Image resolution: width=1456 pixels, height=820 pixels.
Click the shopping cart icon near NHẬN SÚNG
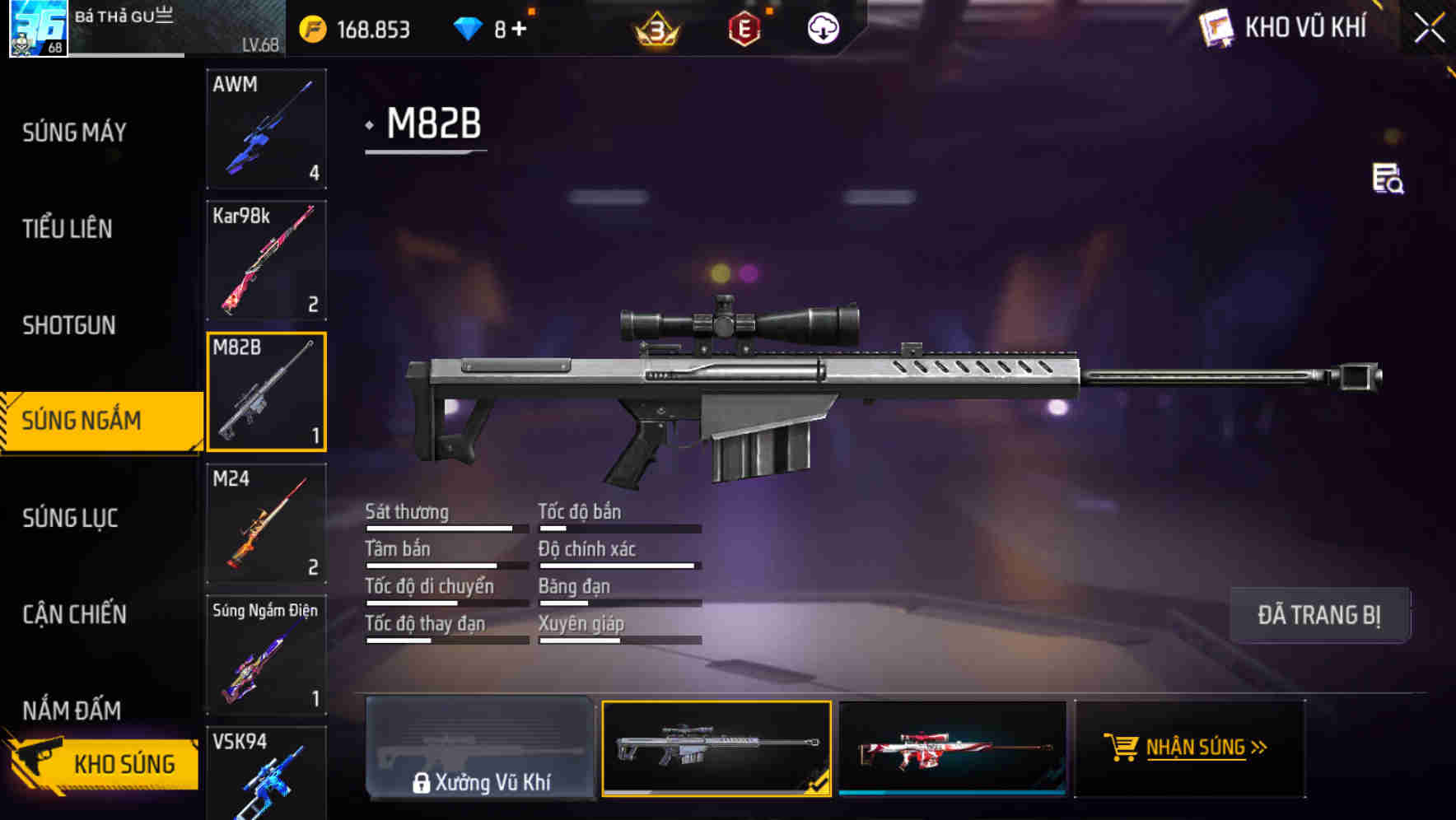click(x=1121, y=748)
